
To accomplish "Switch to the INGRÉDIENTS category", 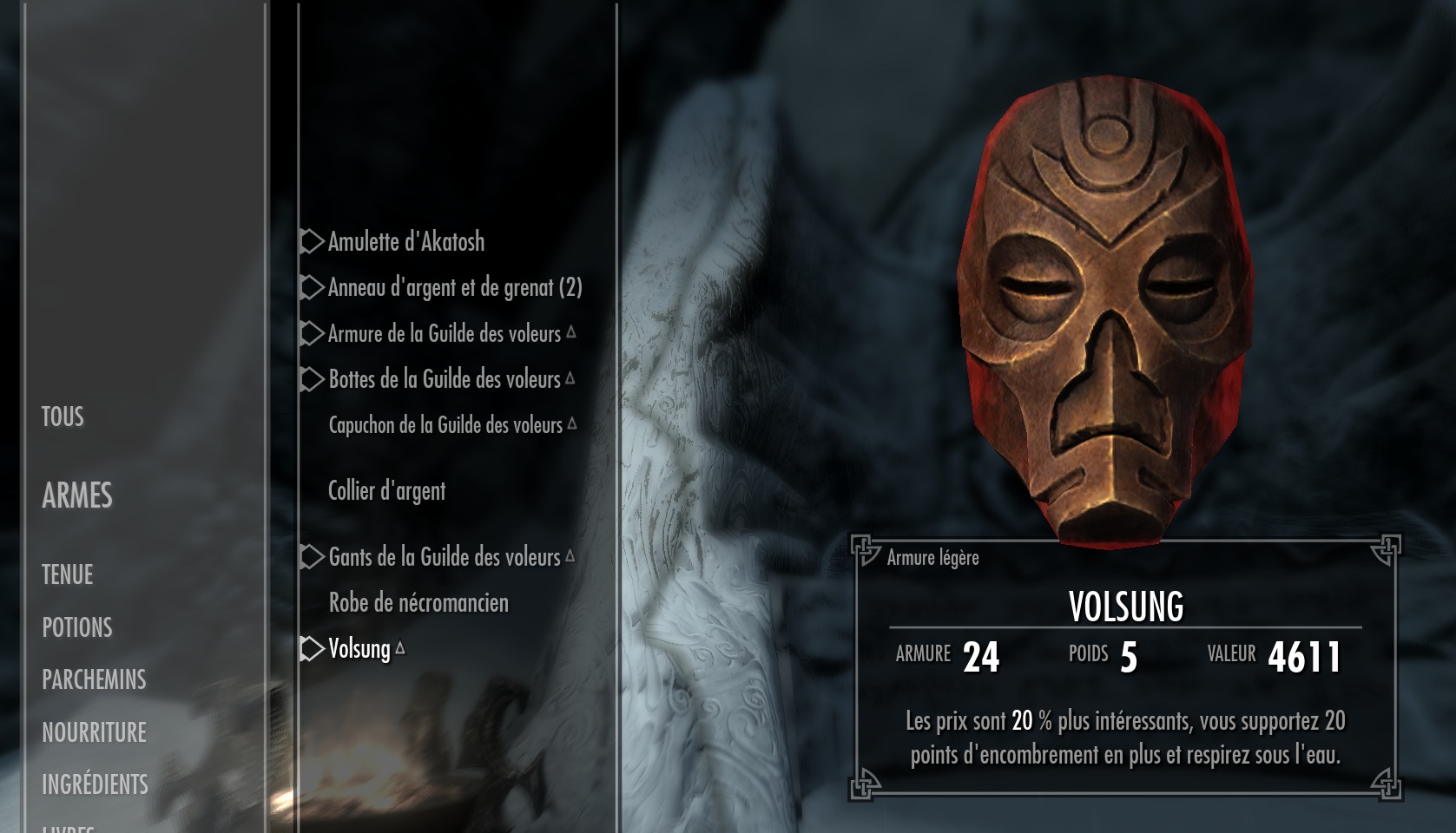I will coord(95,784).
